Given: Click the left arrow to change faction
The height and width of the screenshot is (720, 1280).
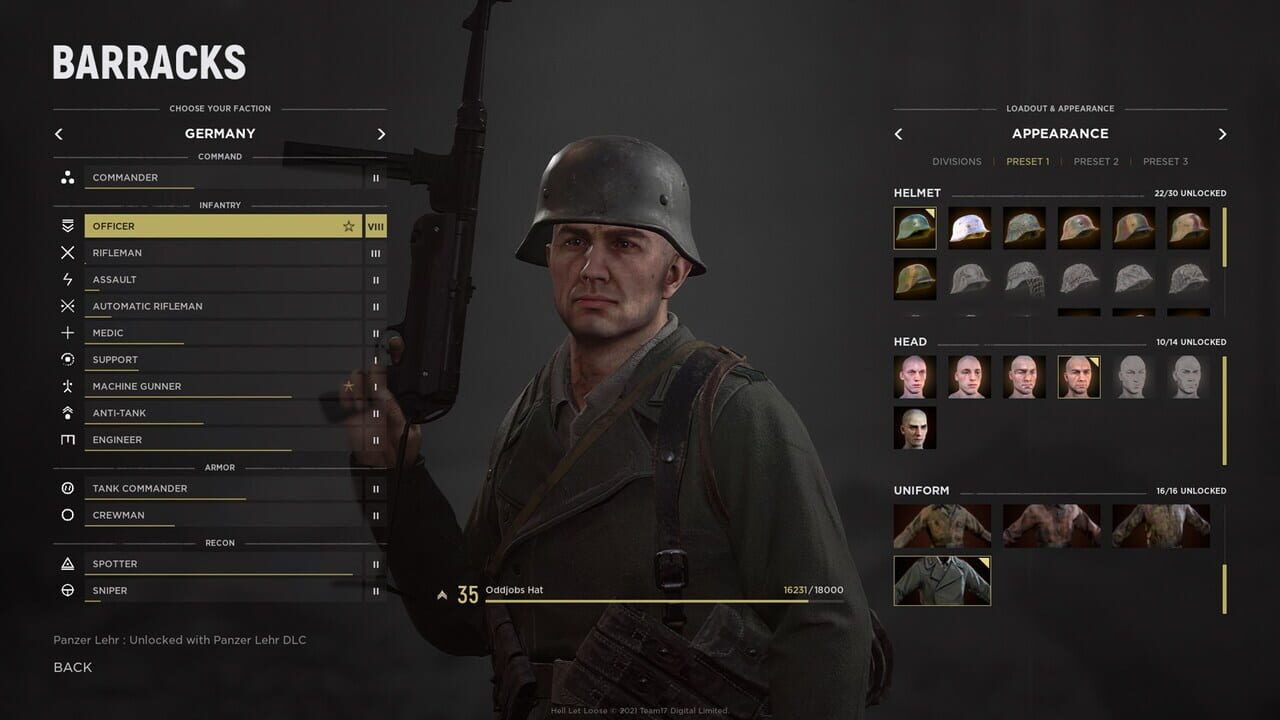Looking at the screenshot, I should pos(58,133).
